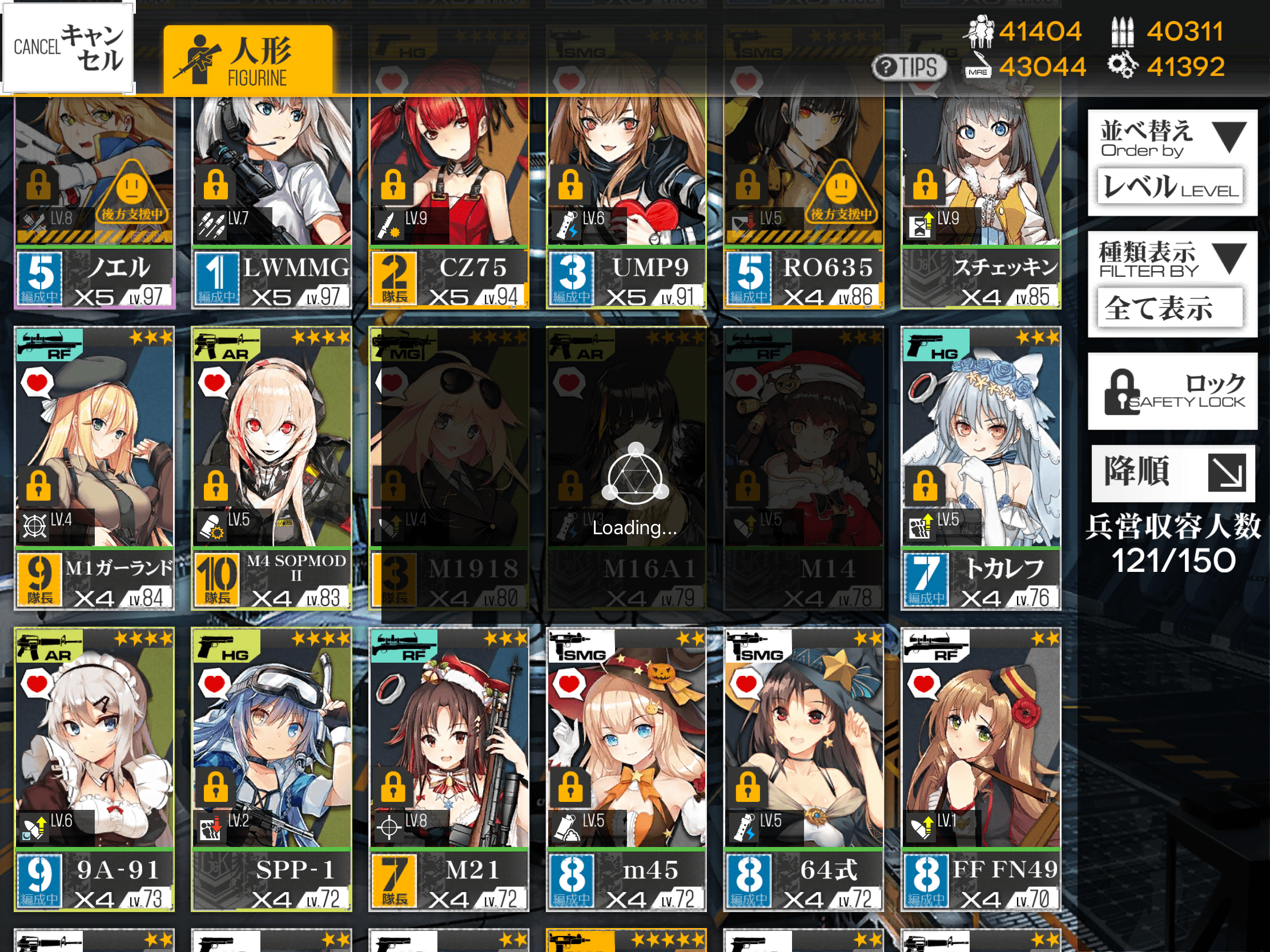The image size is (1270, 952).
Task: Select the 9A-91 doll card
Action: pos(94,769)
